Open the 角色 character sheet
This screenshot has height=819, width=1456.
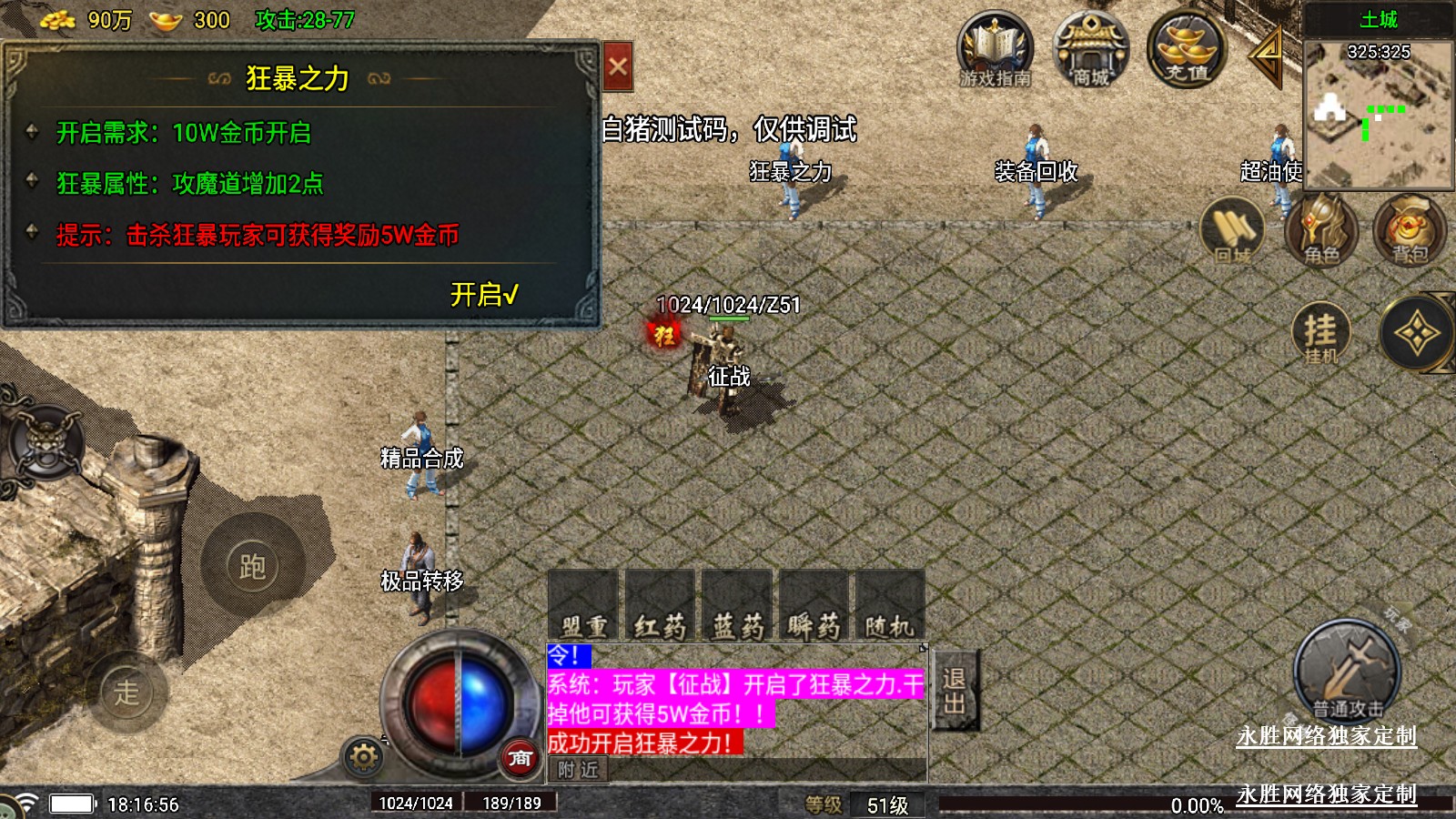coord(1320,230)
